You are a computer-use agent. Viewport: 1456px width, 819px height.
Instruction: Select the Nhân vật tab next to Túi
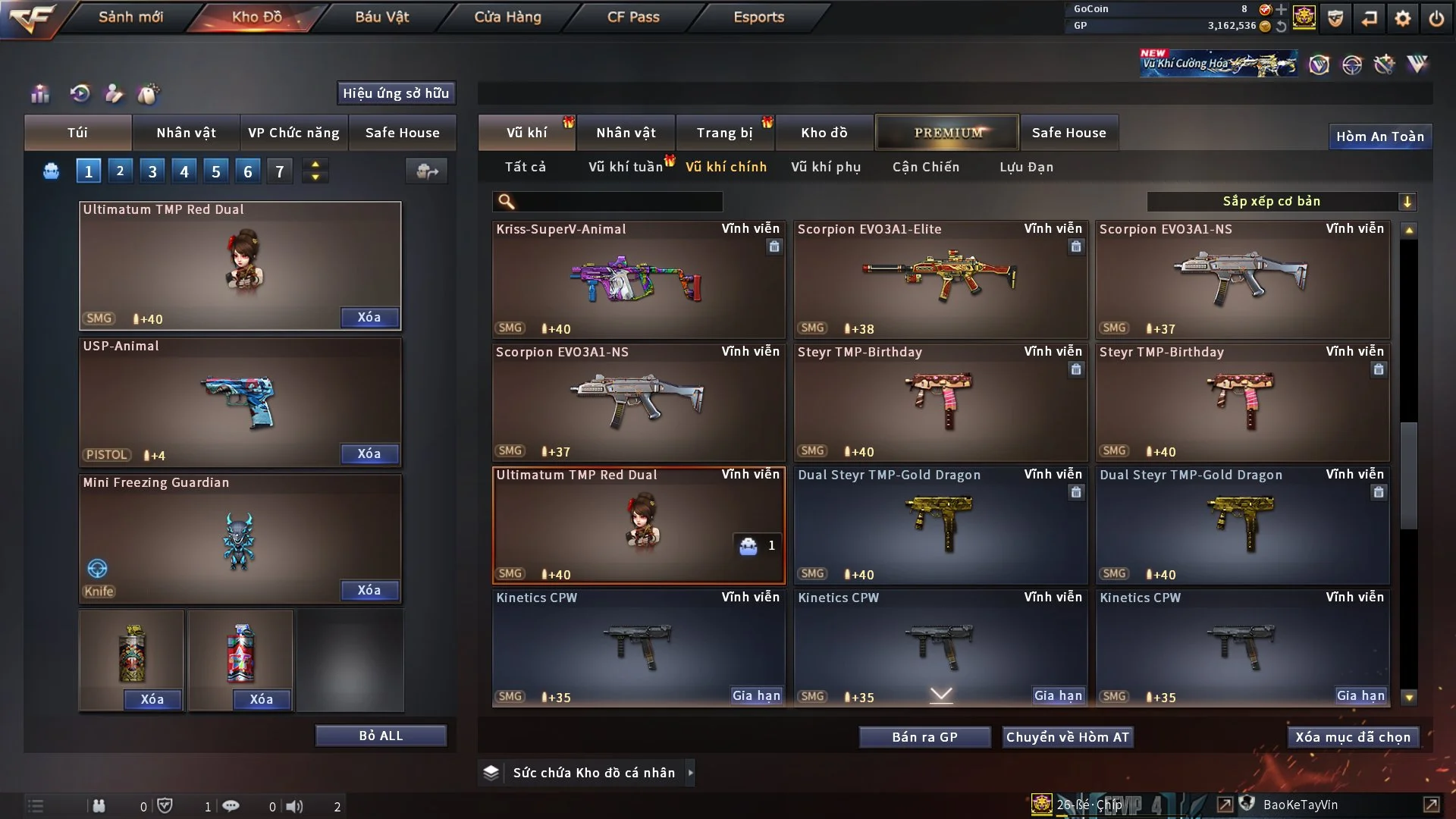click(186, 133)
